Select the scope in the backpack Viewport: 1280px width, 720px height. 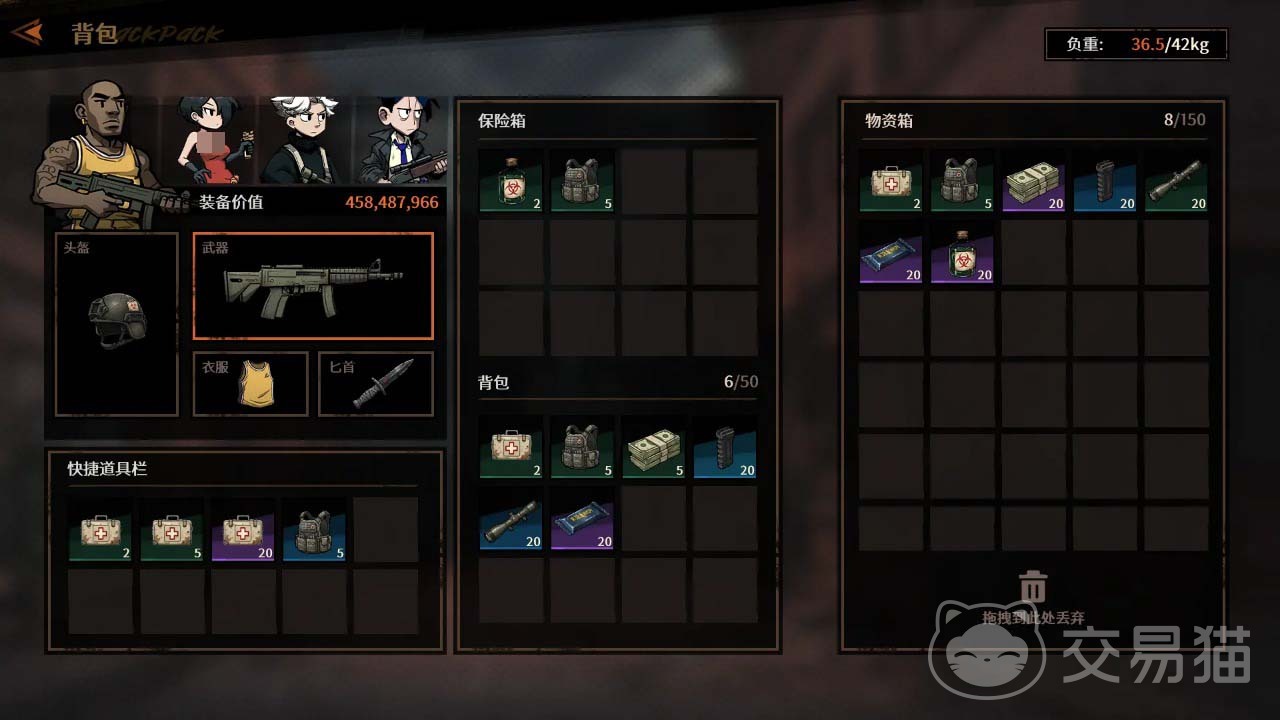pyautogui.click(x=511, y=519)
